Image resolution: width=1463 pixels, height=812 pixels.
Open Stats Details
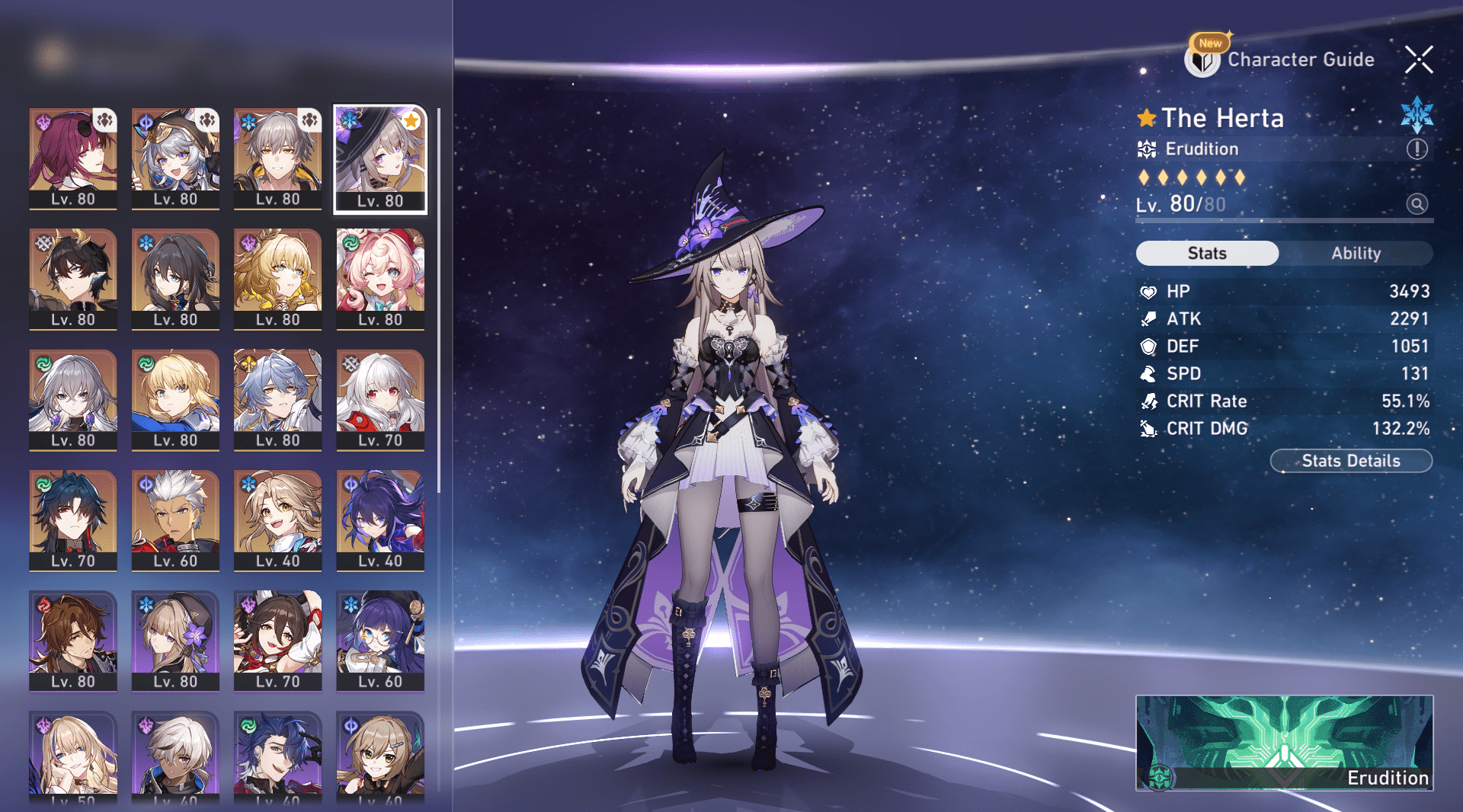(x=1350, y=460)
